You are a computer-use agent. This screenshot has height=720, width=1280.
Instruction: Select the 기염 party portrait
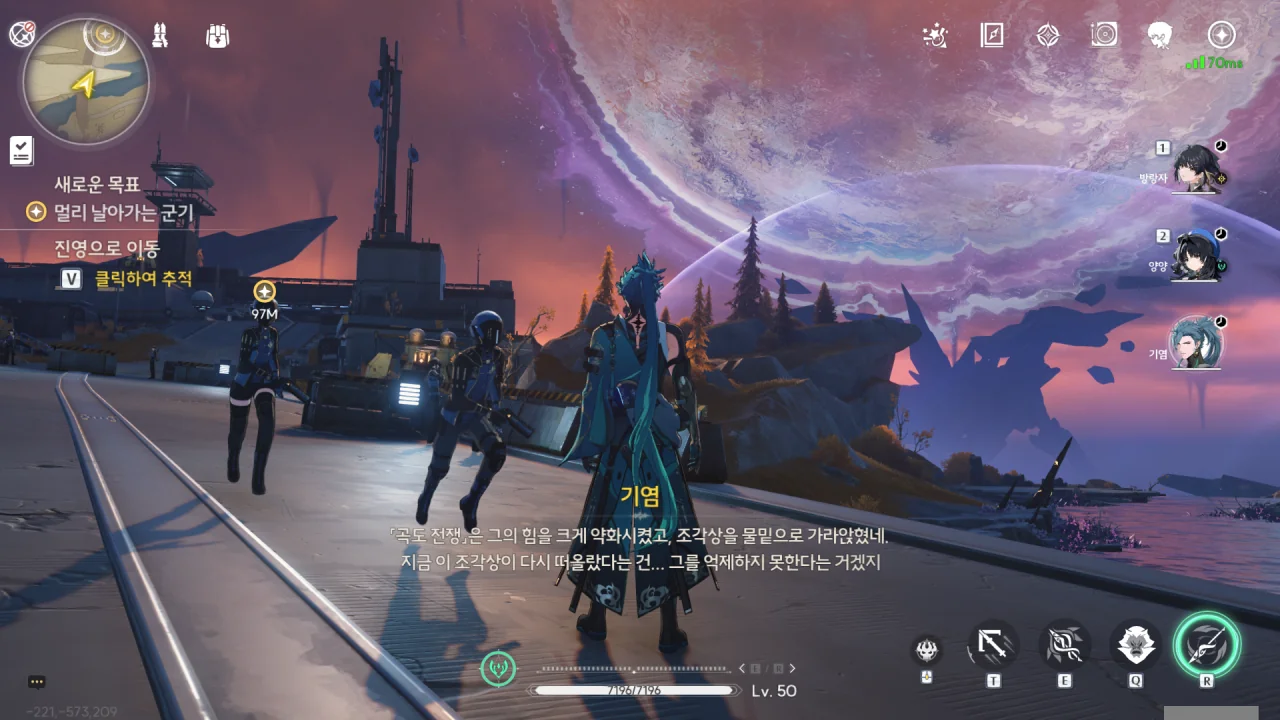pos(1196,342)
